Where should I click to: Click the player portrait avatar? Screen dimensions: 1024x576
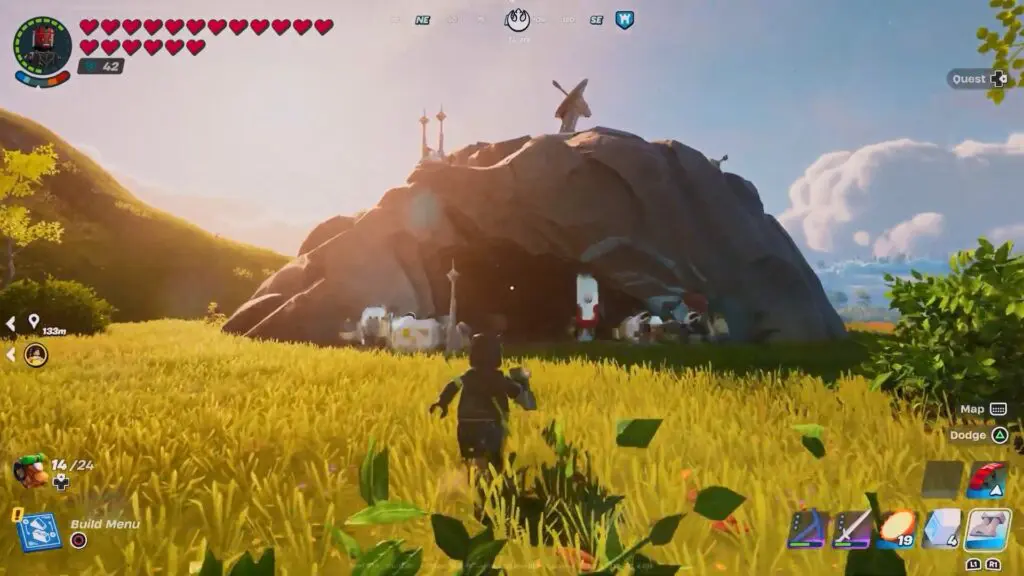pos(42,44)
